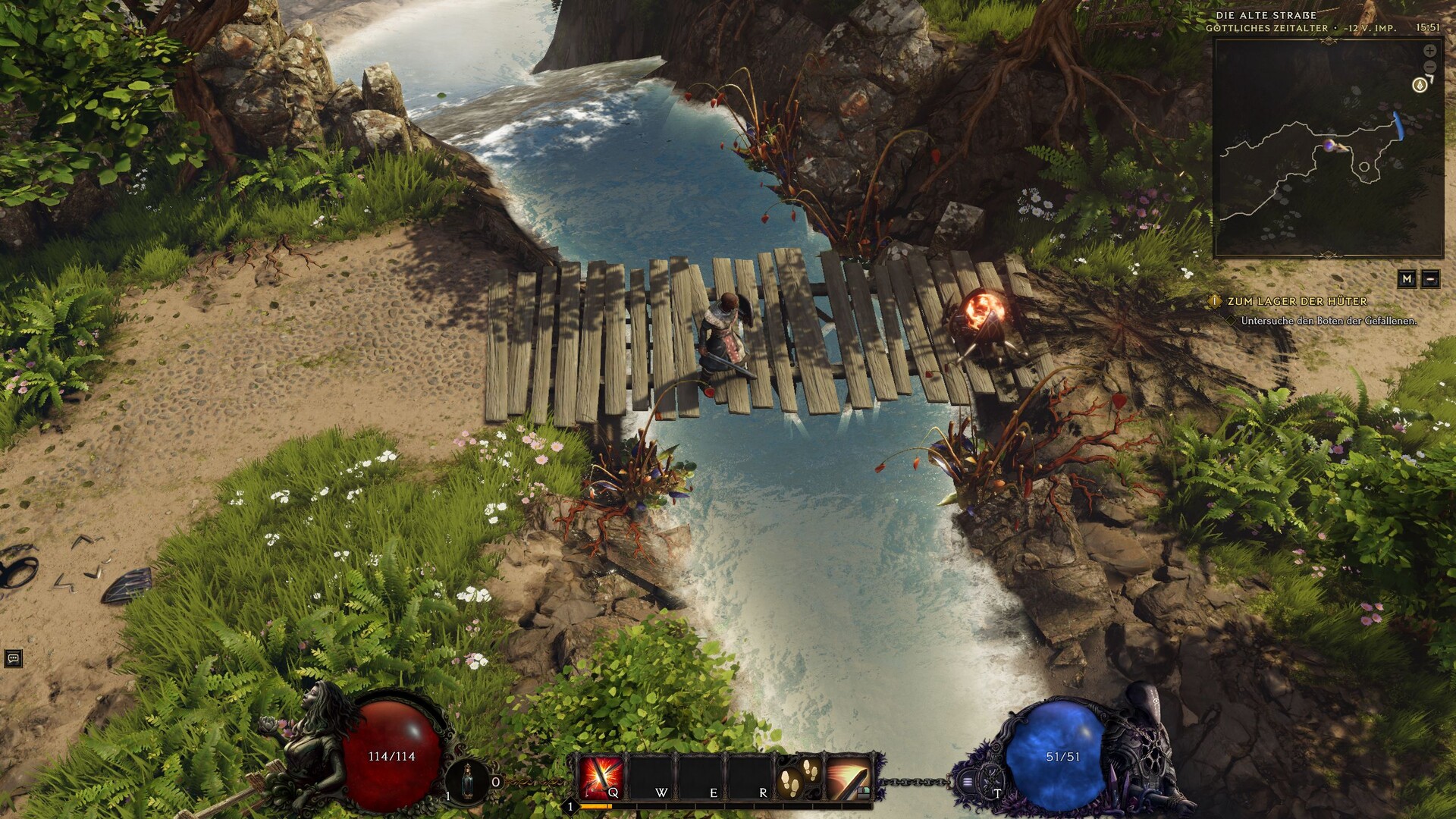The image size is (1456, 819).
Task: Activate the sword strike skill on Q
Action: (601, 777)
